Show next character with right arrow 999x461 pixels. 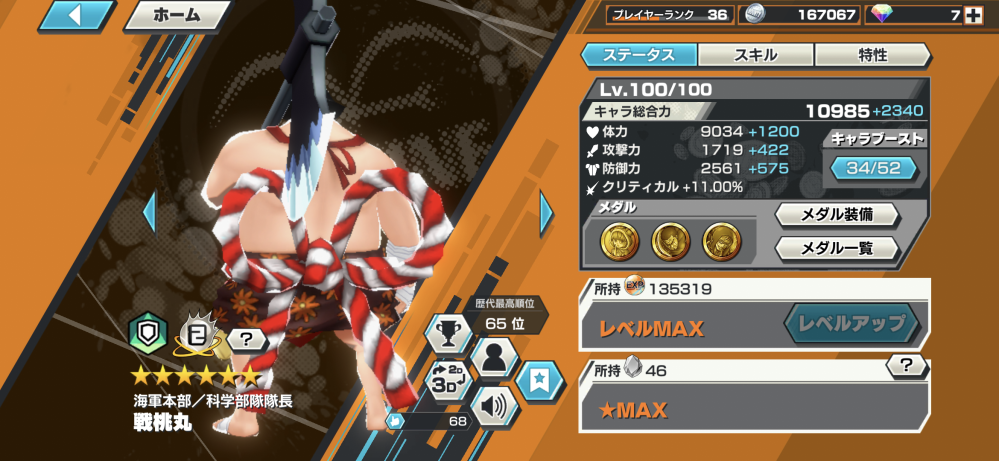tap(546, 211)
